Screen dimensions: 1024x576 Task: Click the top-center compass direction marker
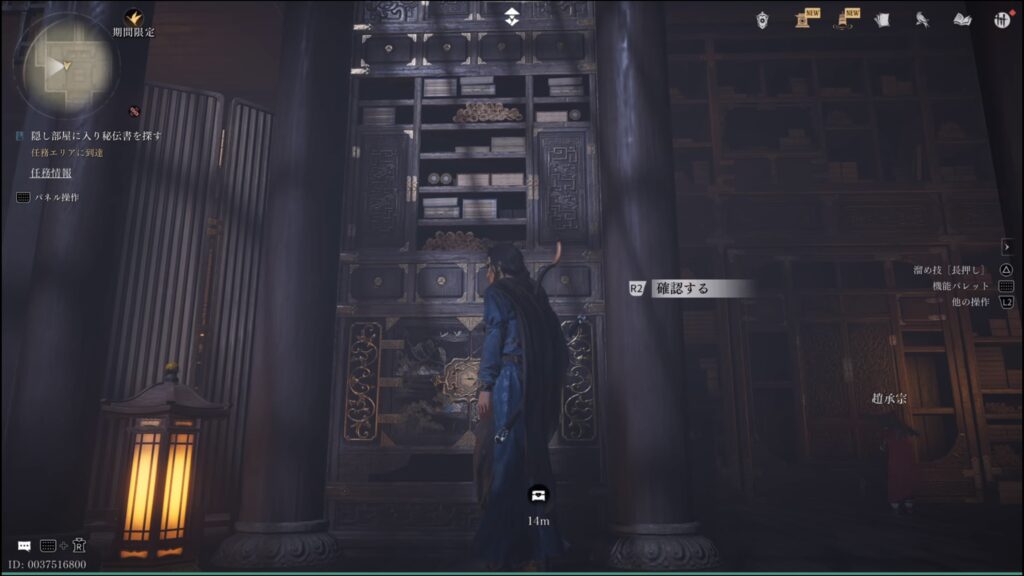tap(512, 15)
